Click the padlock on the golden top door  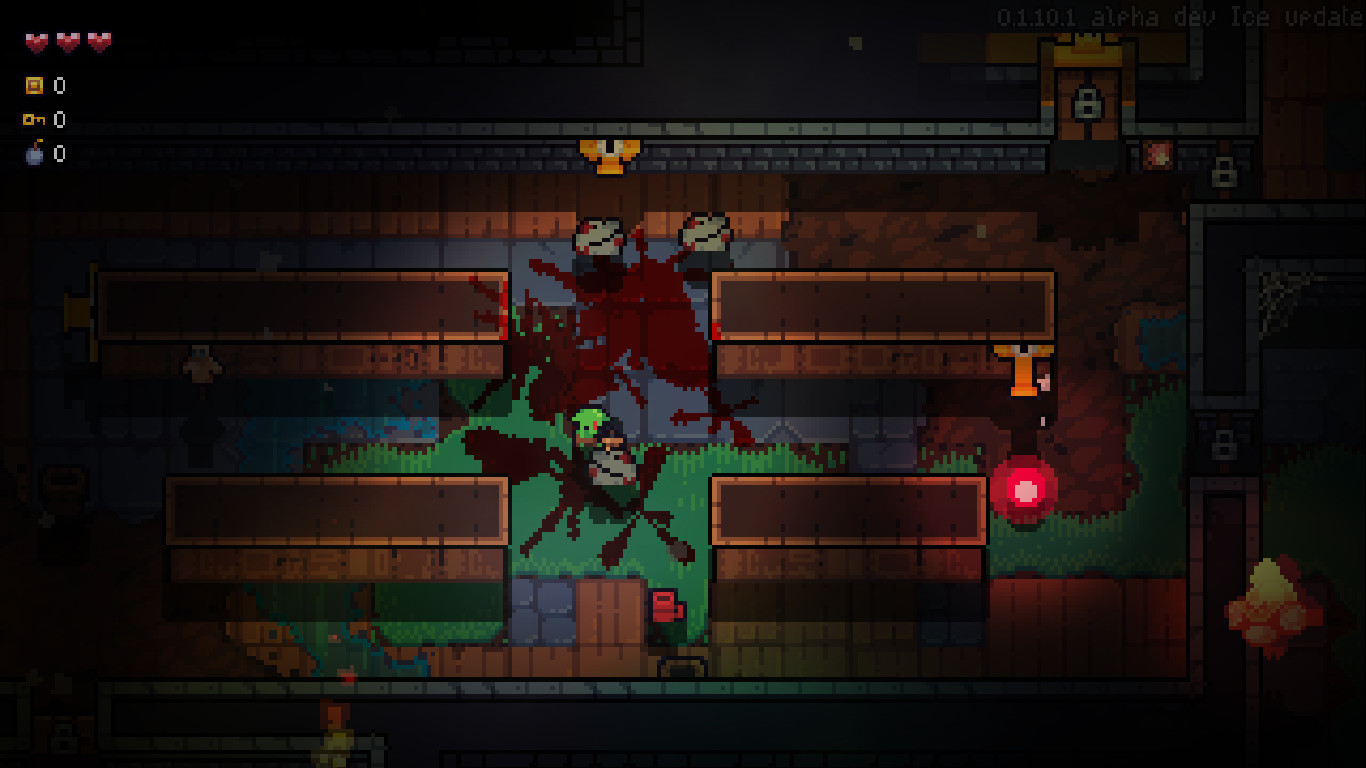pos(1088,101)
